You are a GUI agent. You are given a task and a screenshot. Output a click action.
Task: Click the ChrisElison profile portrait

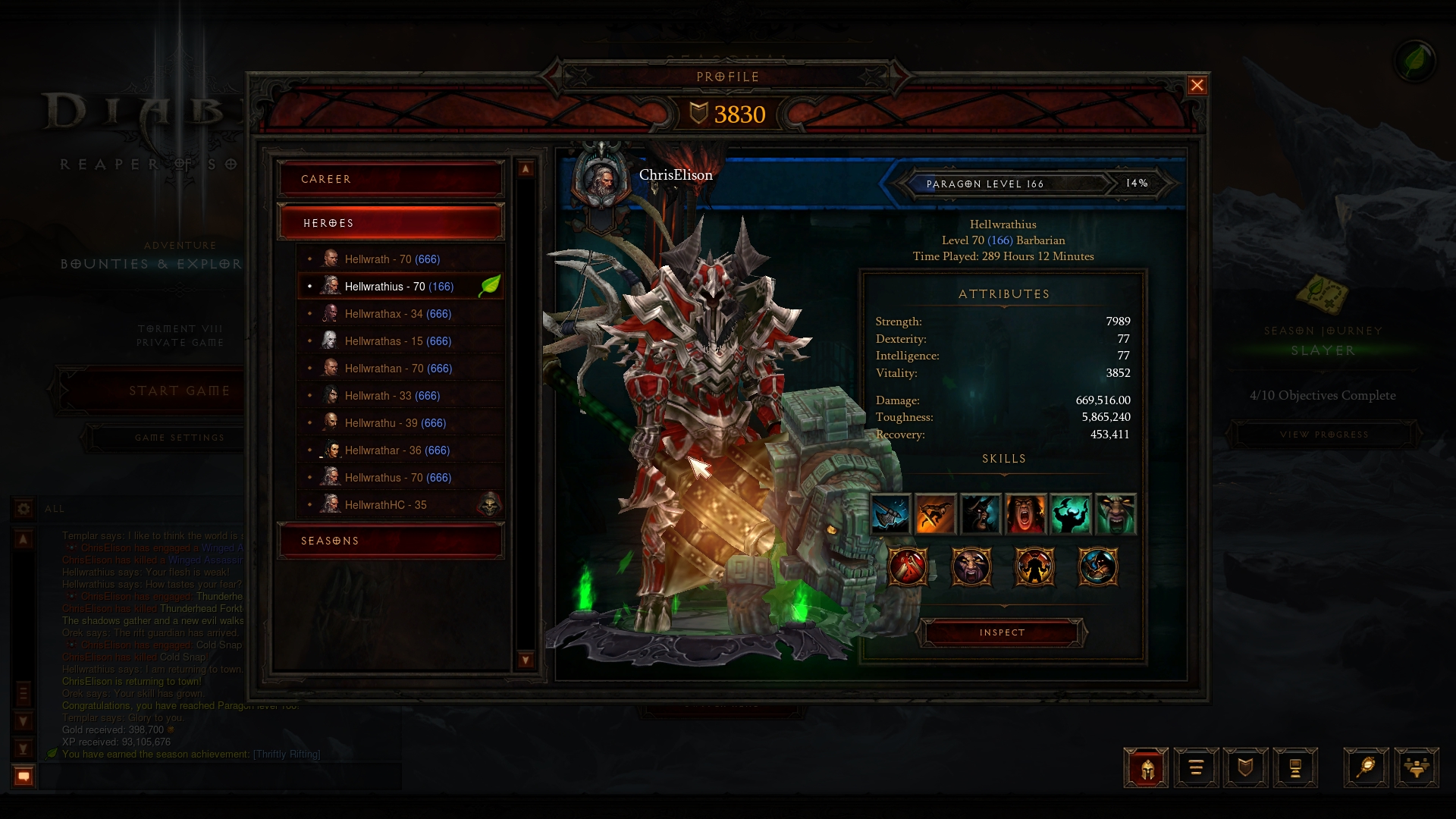click(601, 180)
